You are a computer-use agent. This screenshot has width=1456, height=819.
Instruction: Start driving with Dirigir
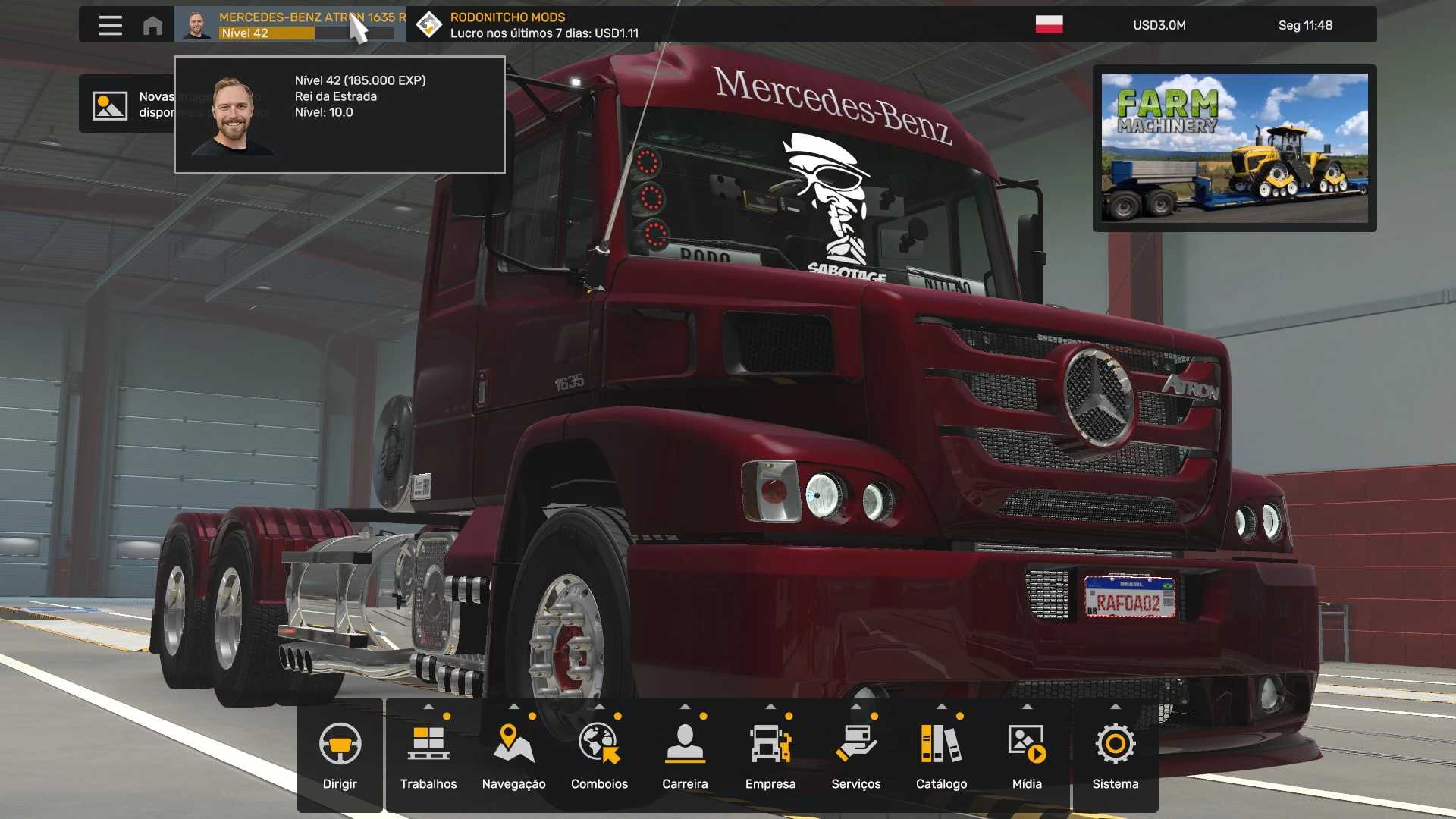pos(340,755)
